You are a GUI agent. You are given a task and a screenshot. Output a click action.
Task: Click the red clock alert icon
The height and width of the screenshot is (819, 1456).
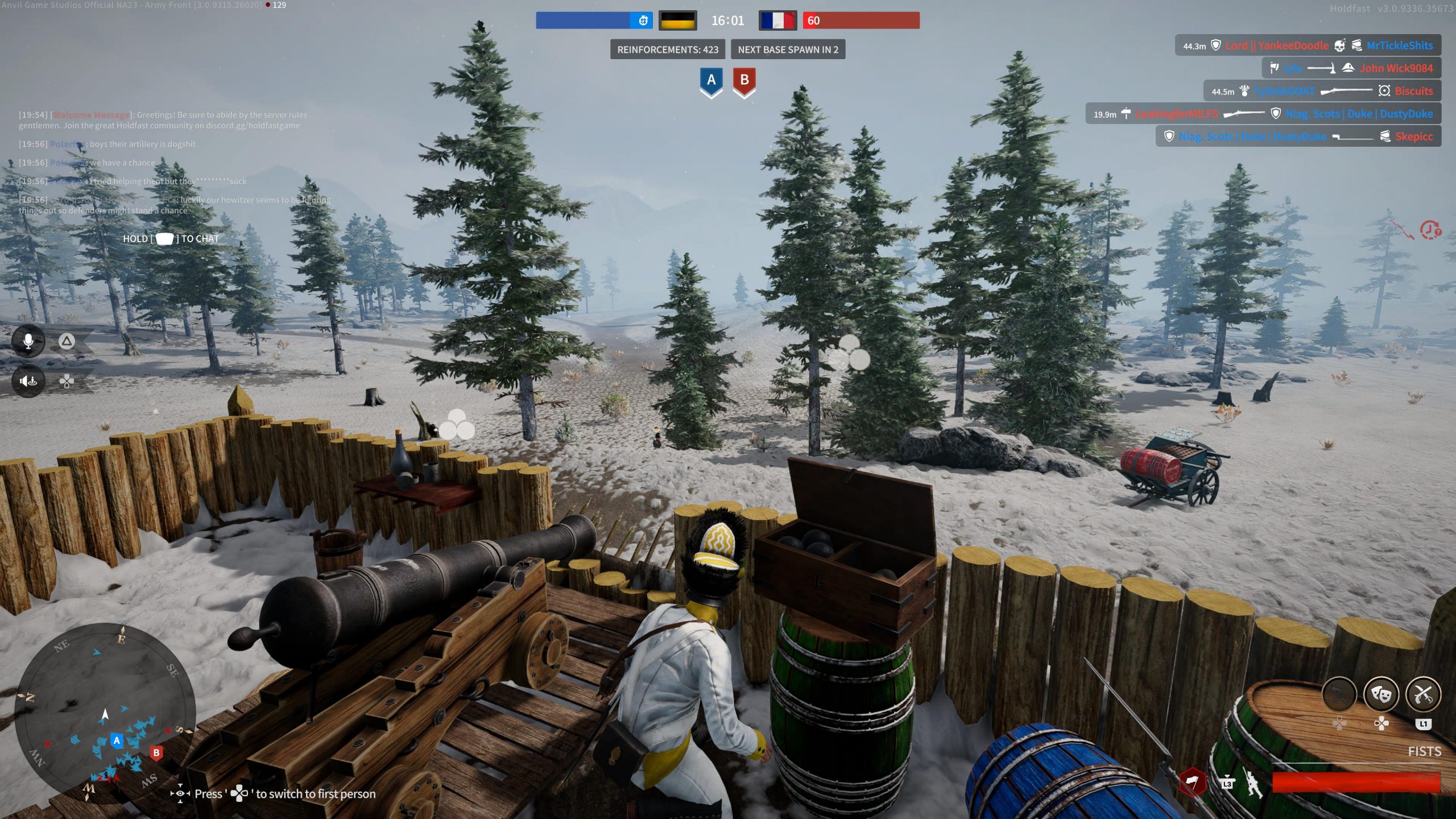[1430, 230]
